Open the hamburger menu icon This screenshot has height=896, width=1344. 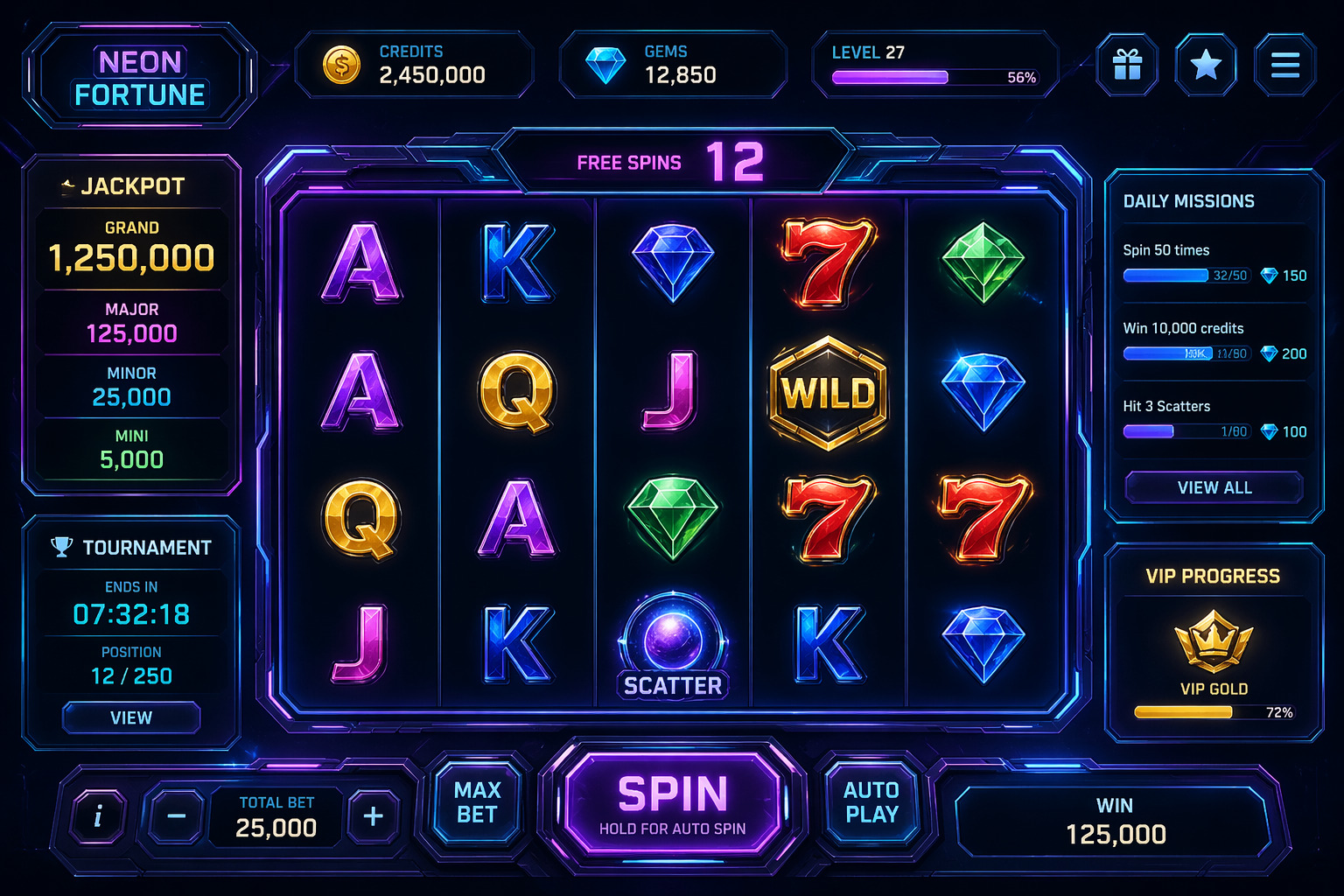tap(1284, 65)
